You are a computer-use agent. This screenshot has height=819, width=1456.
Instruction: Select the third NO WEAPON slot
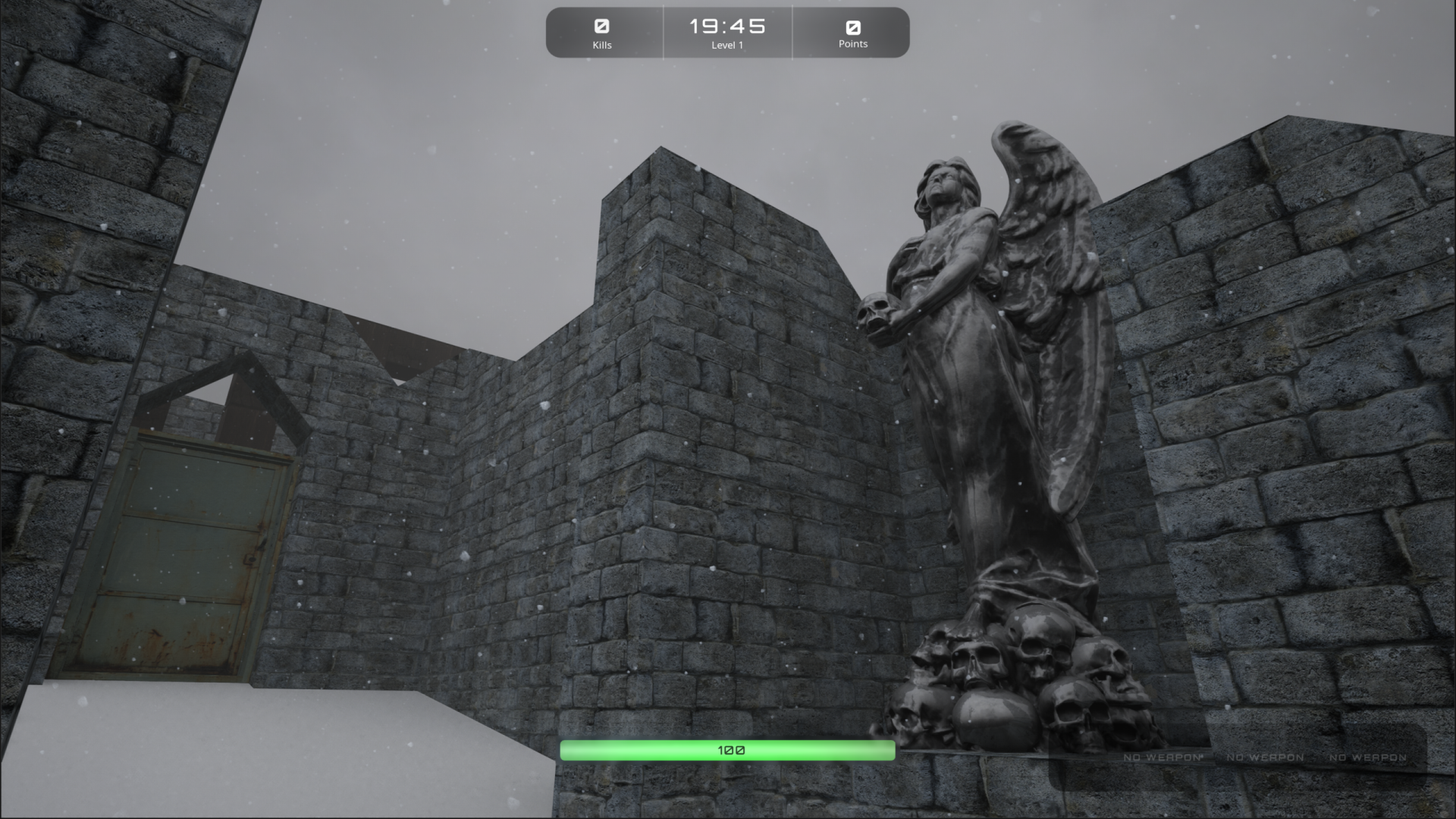point(1370,758)
